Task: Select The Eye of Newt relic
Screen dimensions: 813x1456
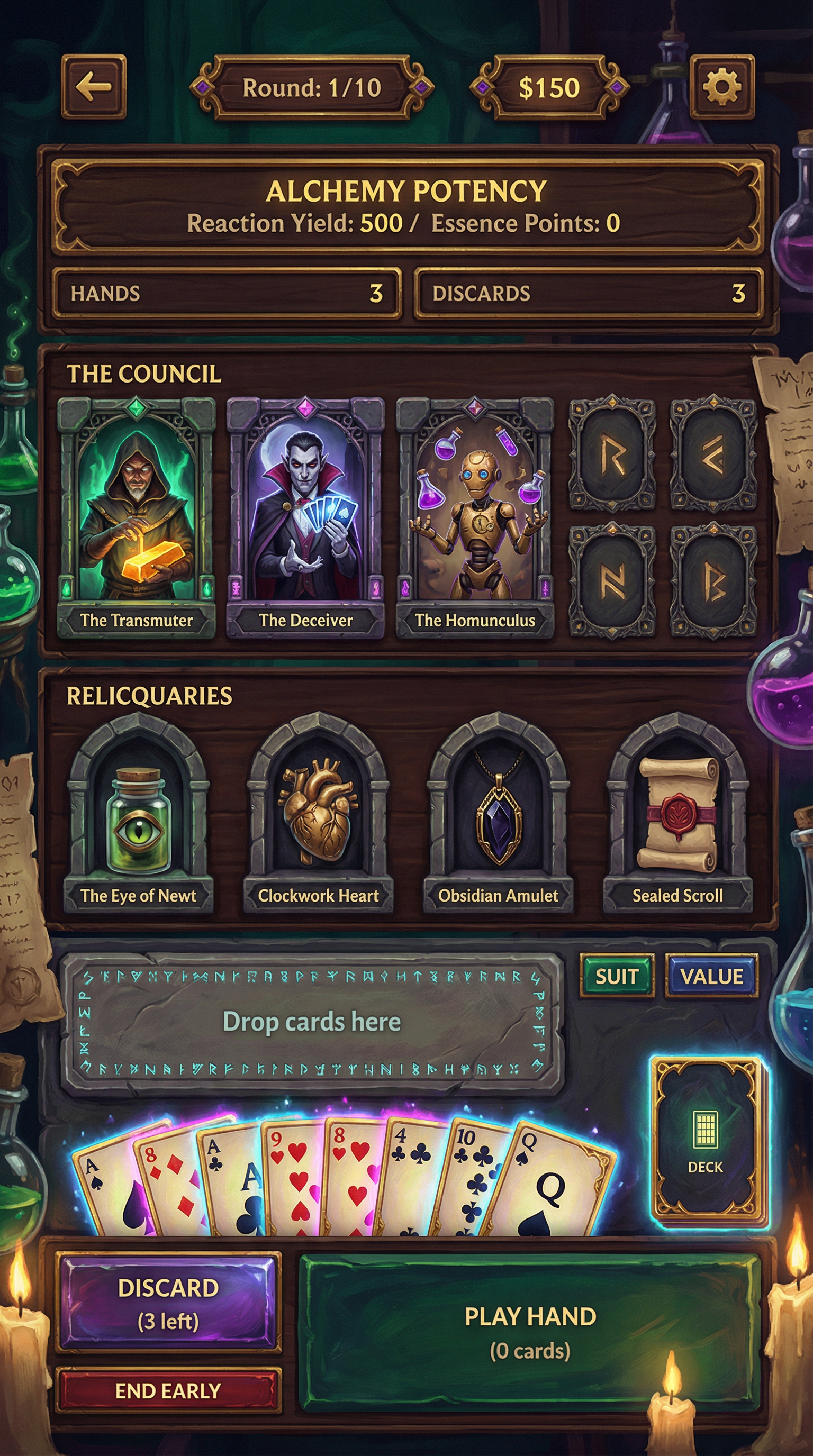Action: [x=139, y=814]
